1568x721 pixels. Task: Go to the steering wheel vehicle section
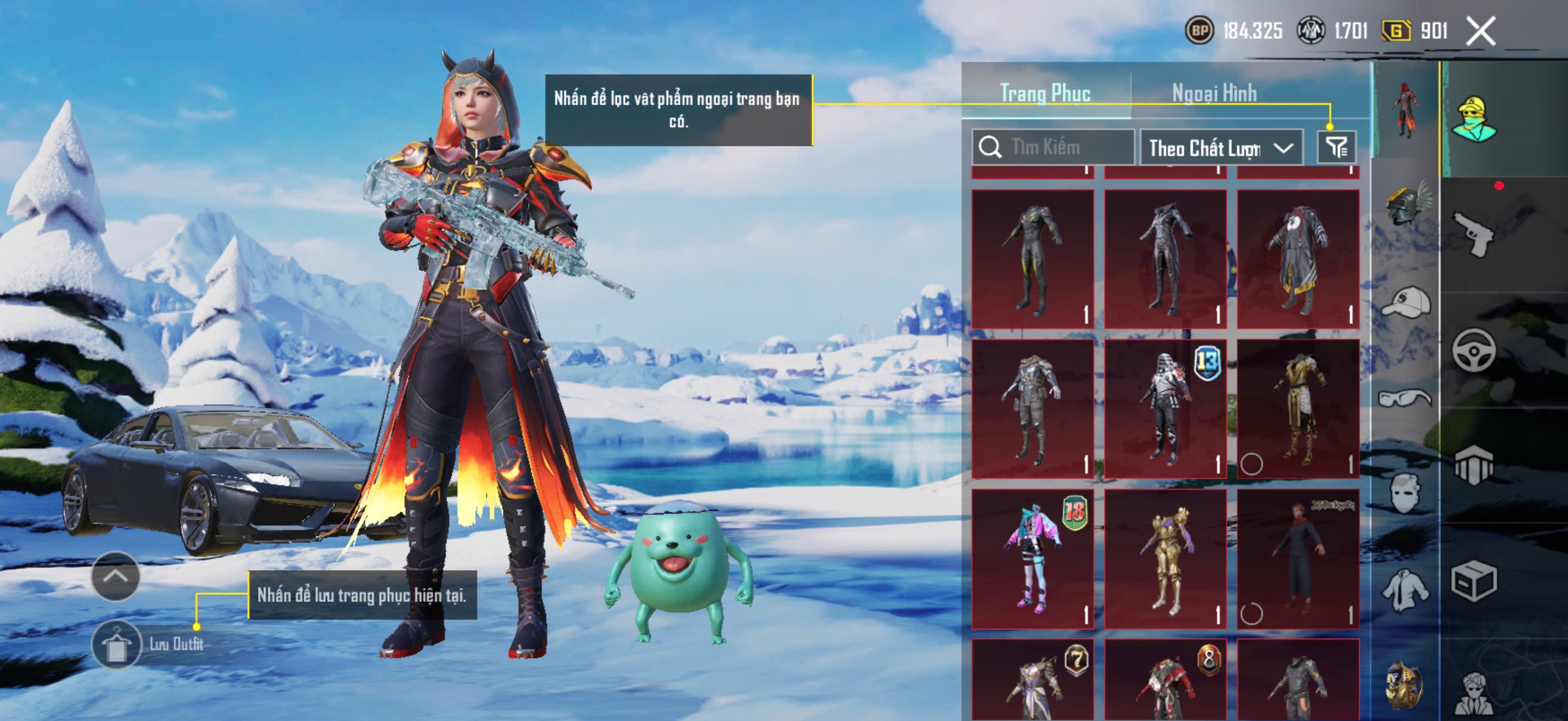tap(1473, 350)
